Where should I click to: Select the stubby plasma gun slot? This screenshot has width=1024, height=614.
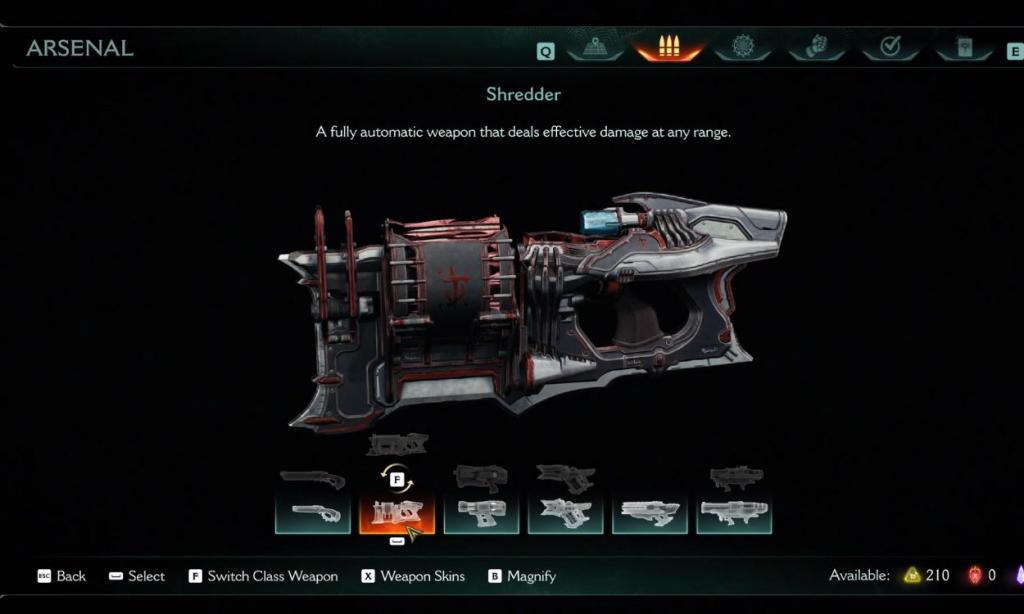(481, 514)
